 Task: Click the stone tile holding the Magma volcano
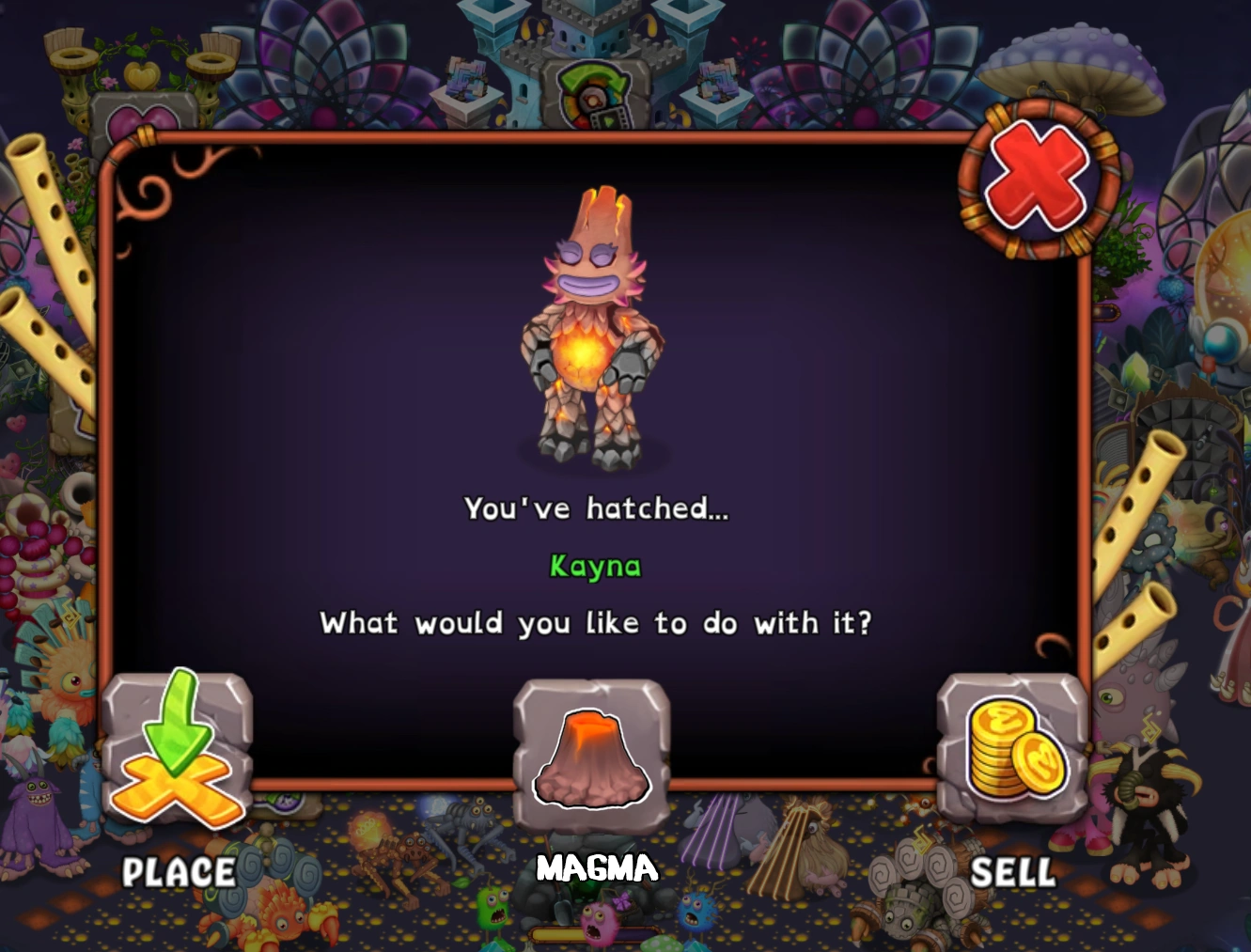tap(590, 752)
